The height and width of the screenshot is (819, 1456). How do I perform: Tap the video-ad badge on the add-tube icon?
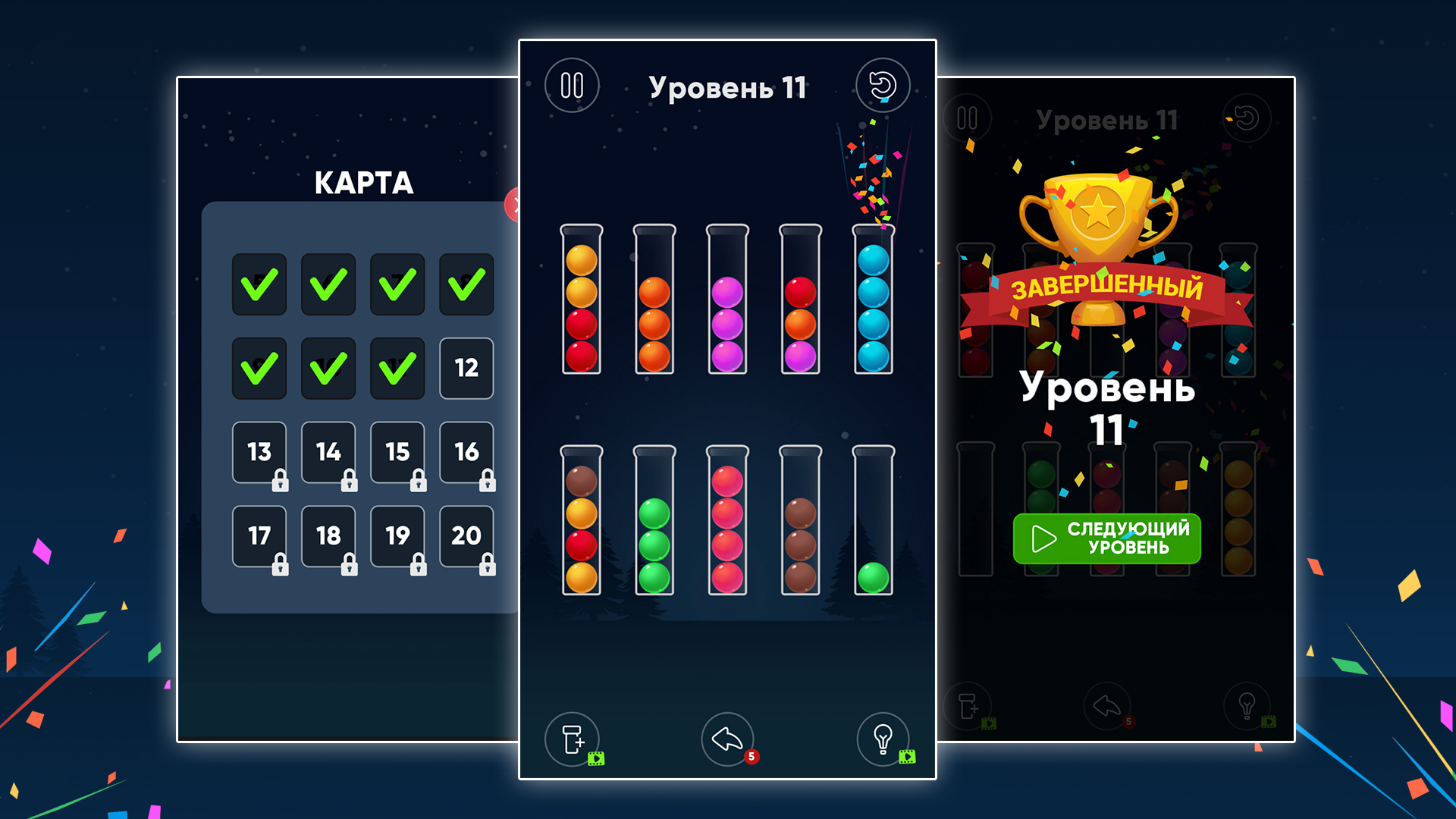(596, 758)
